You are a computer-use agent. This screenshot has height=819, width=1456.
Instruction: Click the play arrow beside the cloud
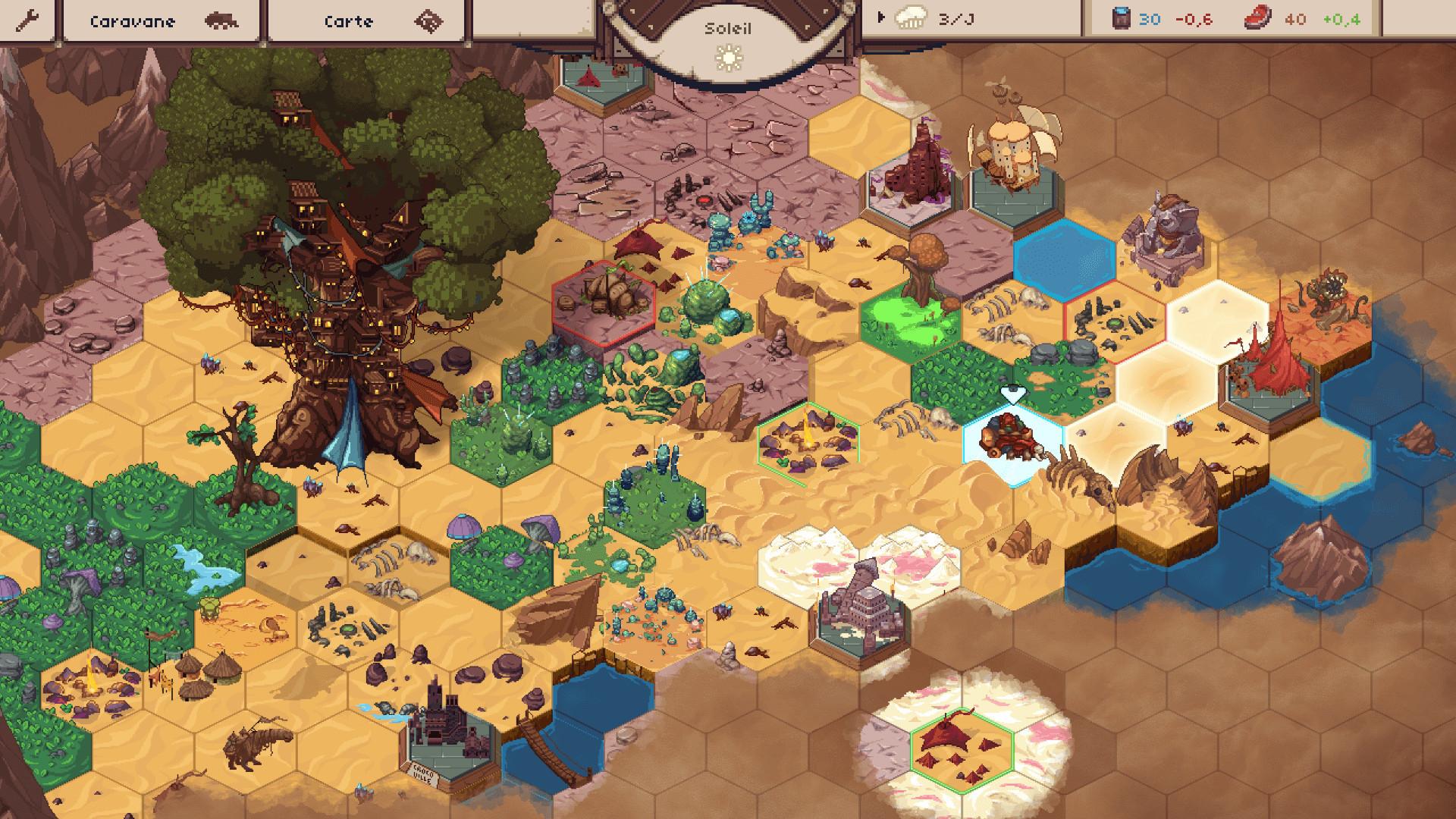880,17
